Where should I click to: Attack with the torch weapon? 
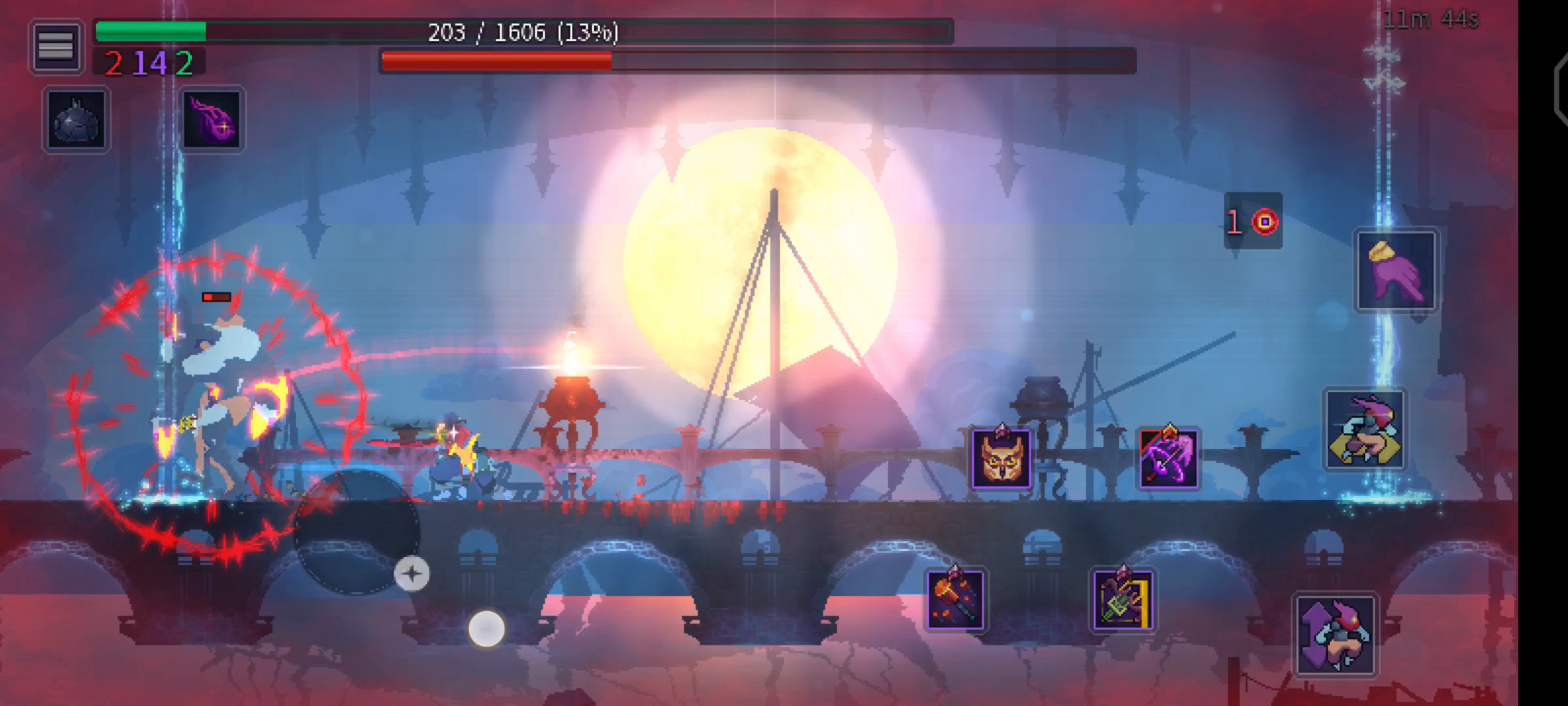[955, 599]
